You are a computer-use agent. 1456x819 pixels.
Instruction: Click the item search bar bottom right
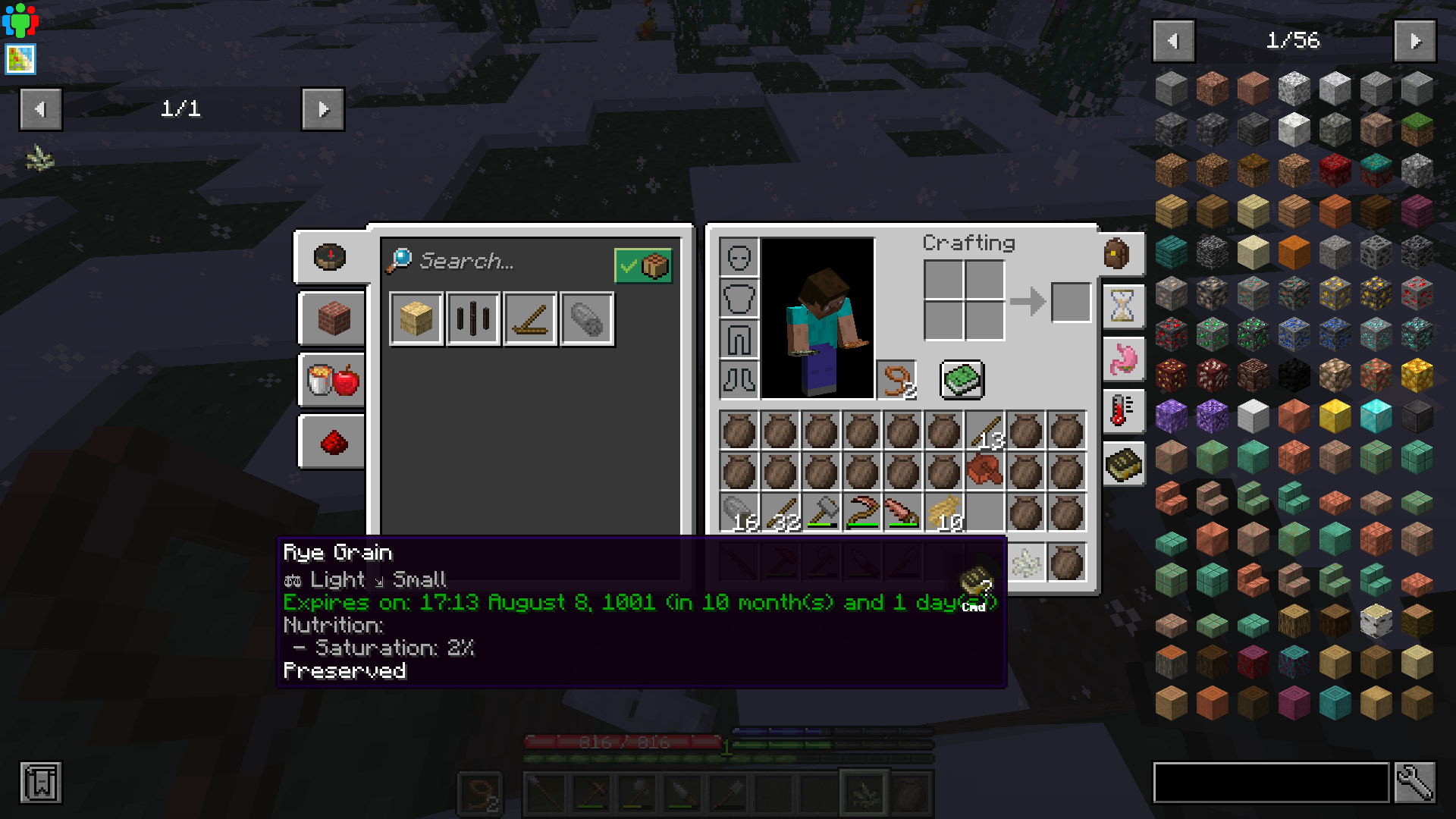(1270, 783)
